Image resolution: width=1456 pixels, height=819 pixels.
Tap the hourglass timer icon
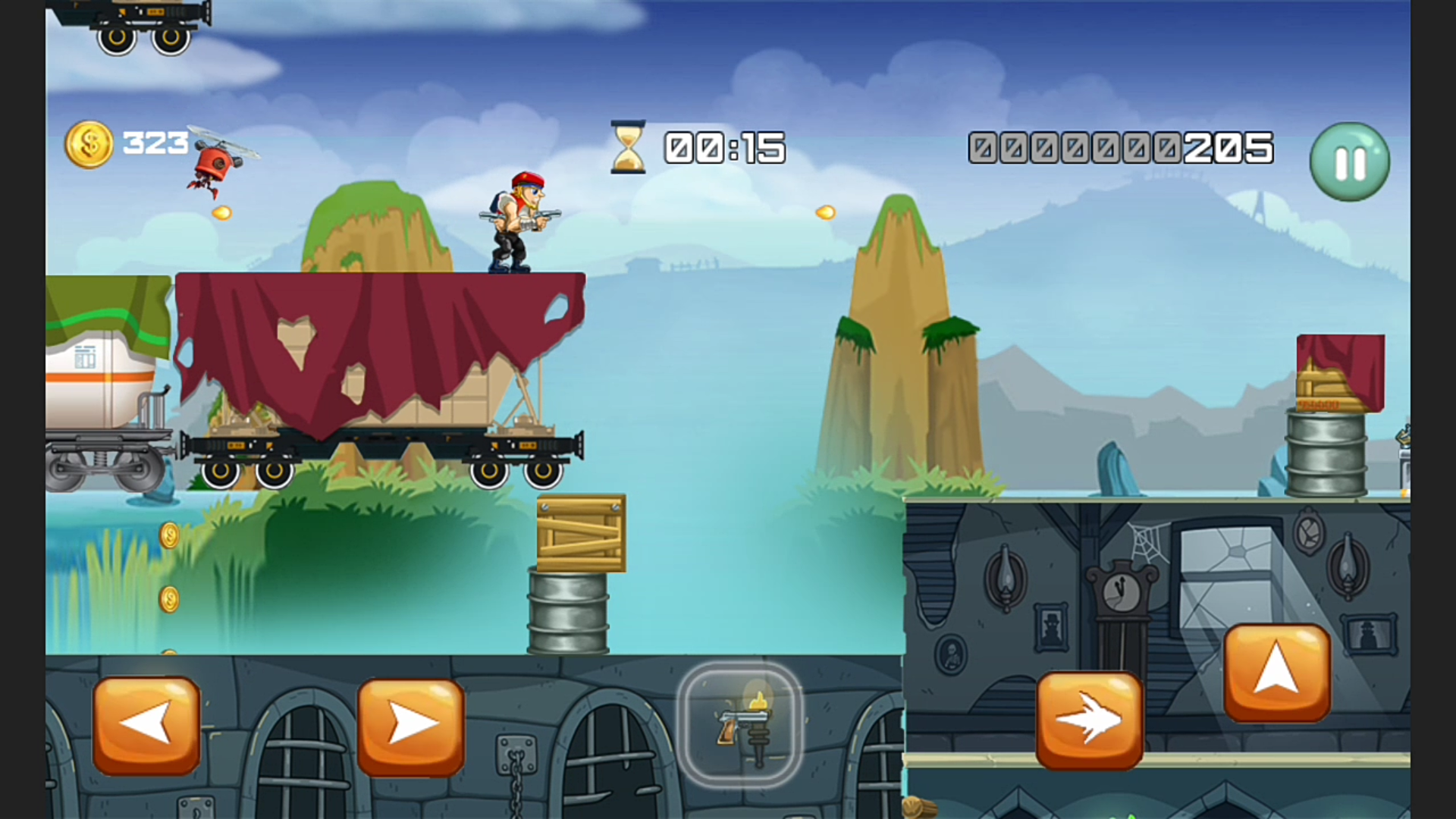point(626,148)
